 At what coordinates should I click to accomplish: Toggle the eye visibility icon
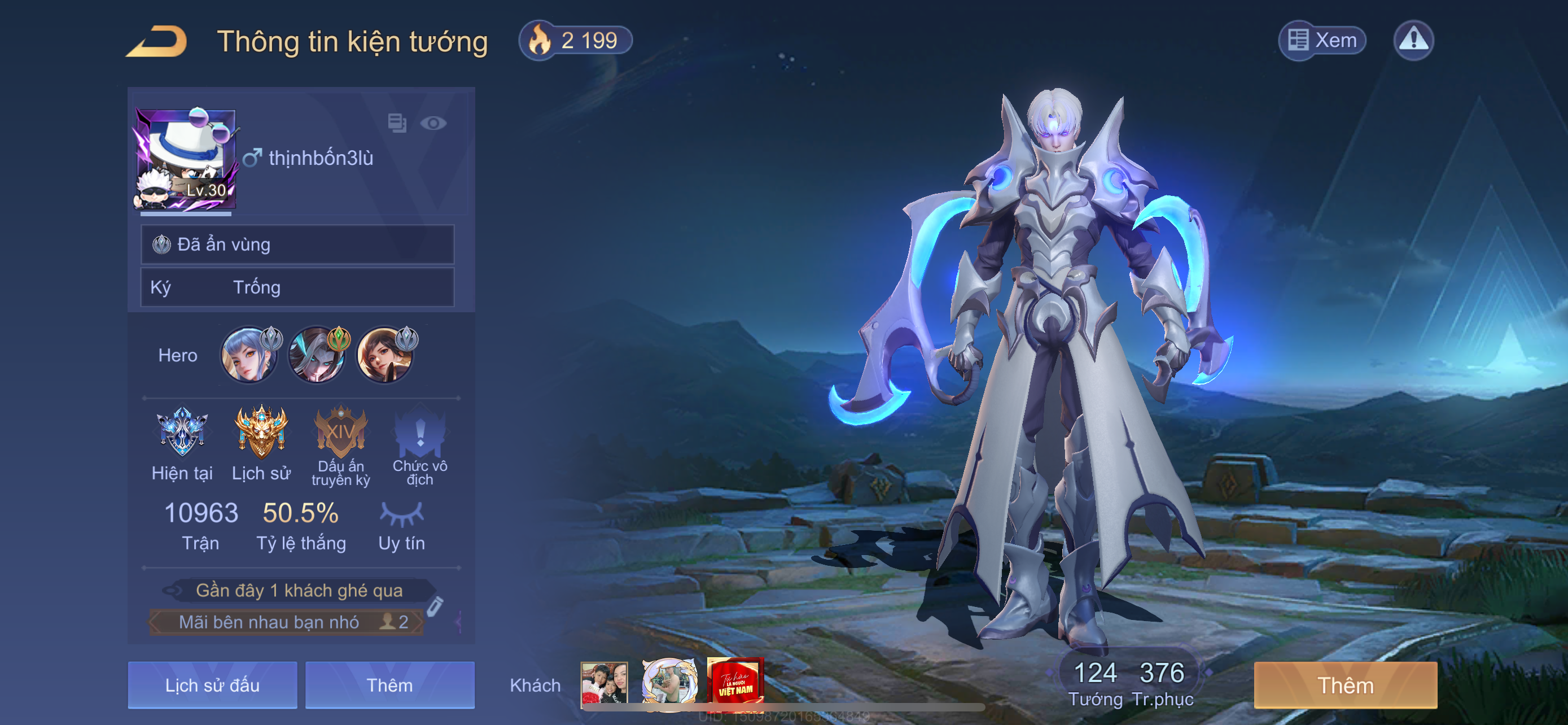[x=433, y=124]
